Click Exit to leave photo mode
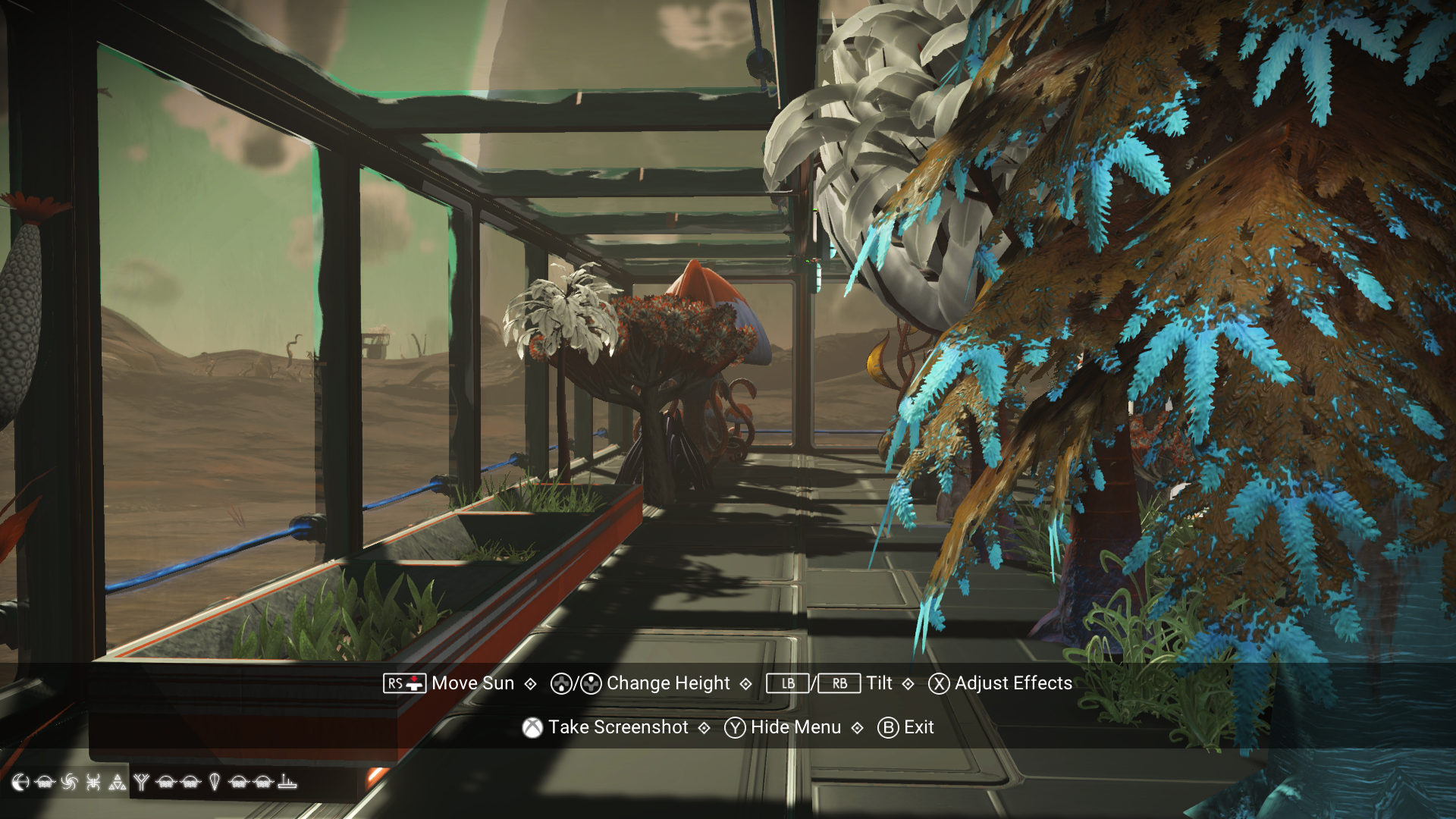 tap(918, 727)
